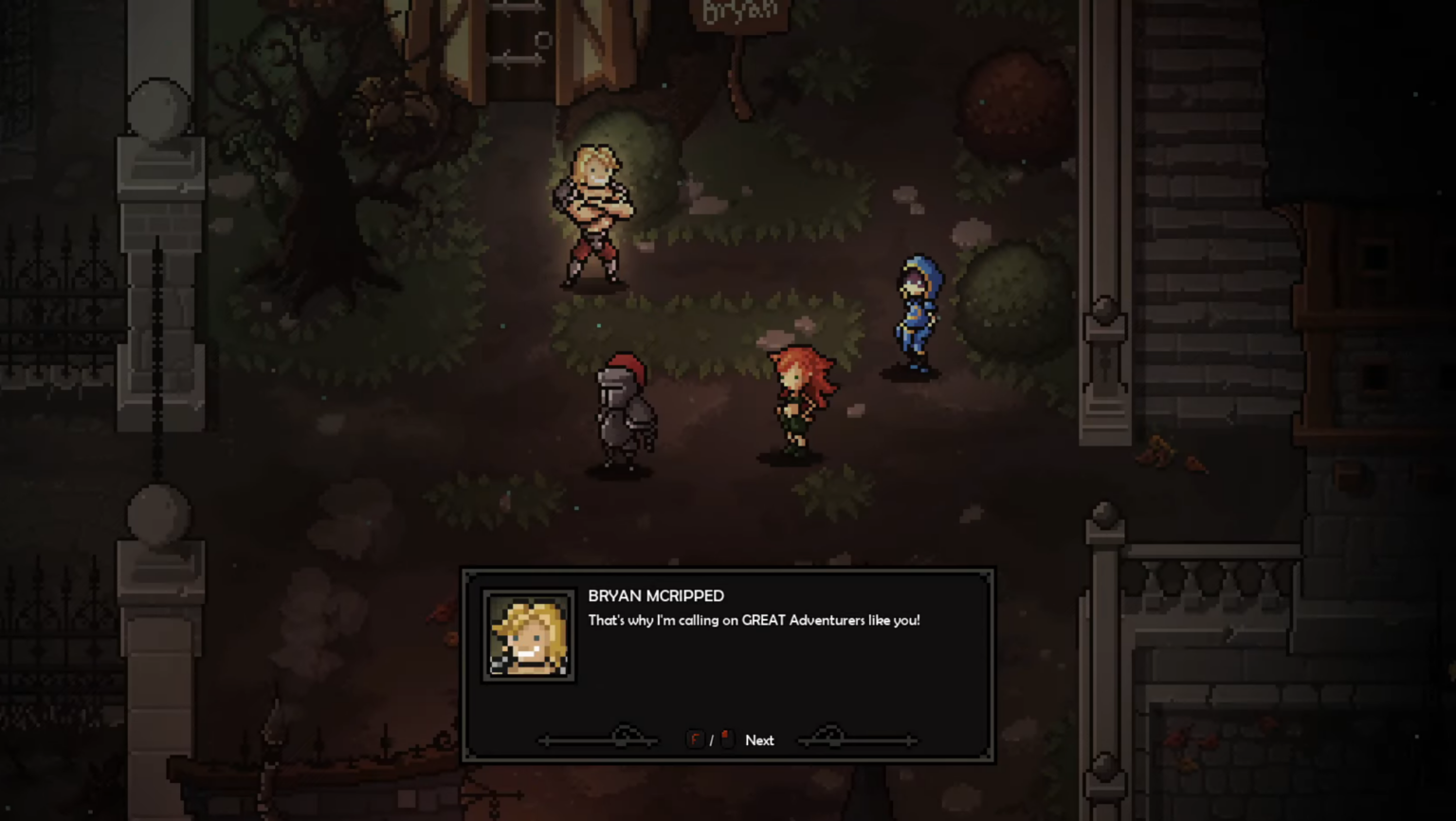This screenshot has width=1456, height=821.
Task: Click the F key prompt icon
Action: [695, 739]
